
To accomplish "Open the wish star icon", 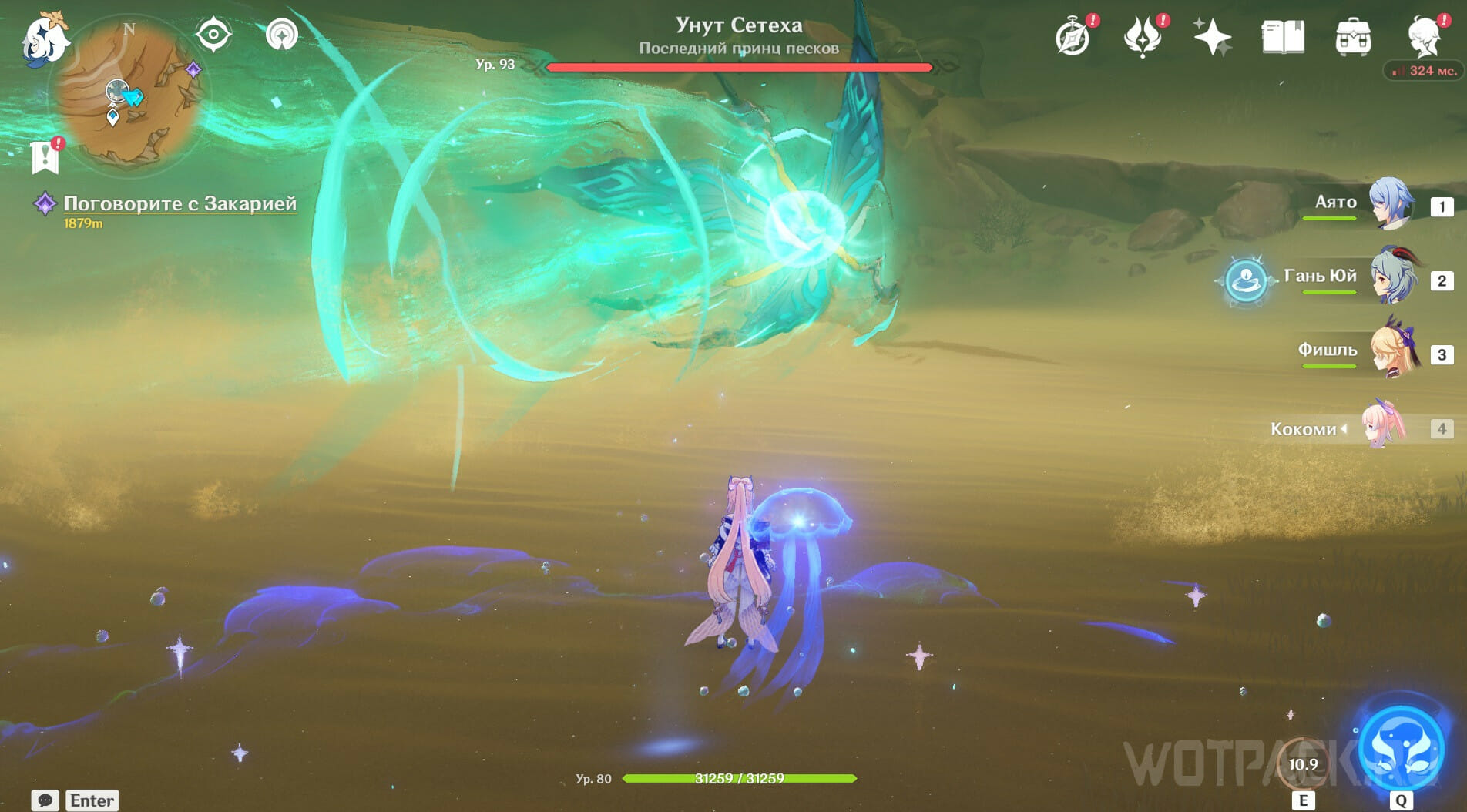I will (1212, 37).
